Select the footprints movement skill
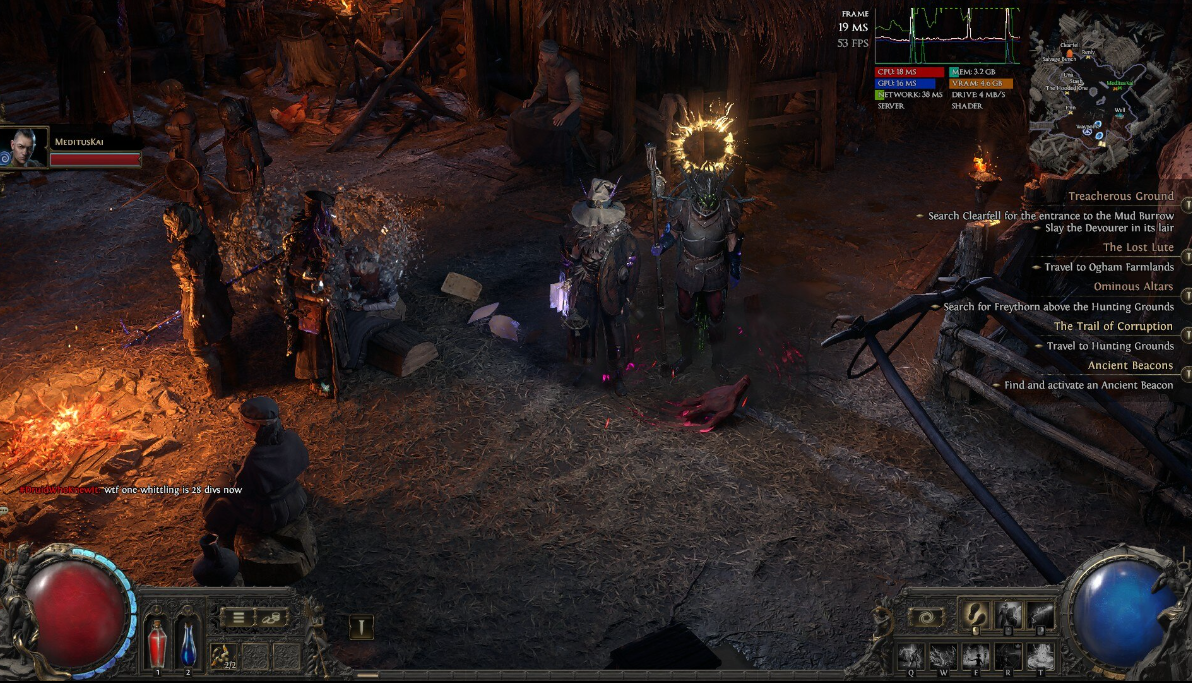The image size is (1192, 683). tap(974, 615)
